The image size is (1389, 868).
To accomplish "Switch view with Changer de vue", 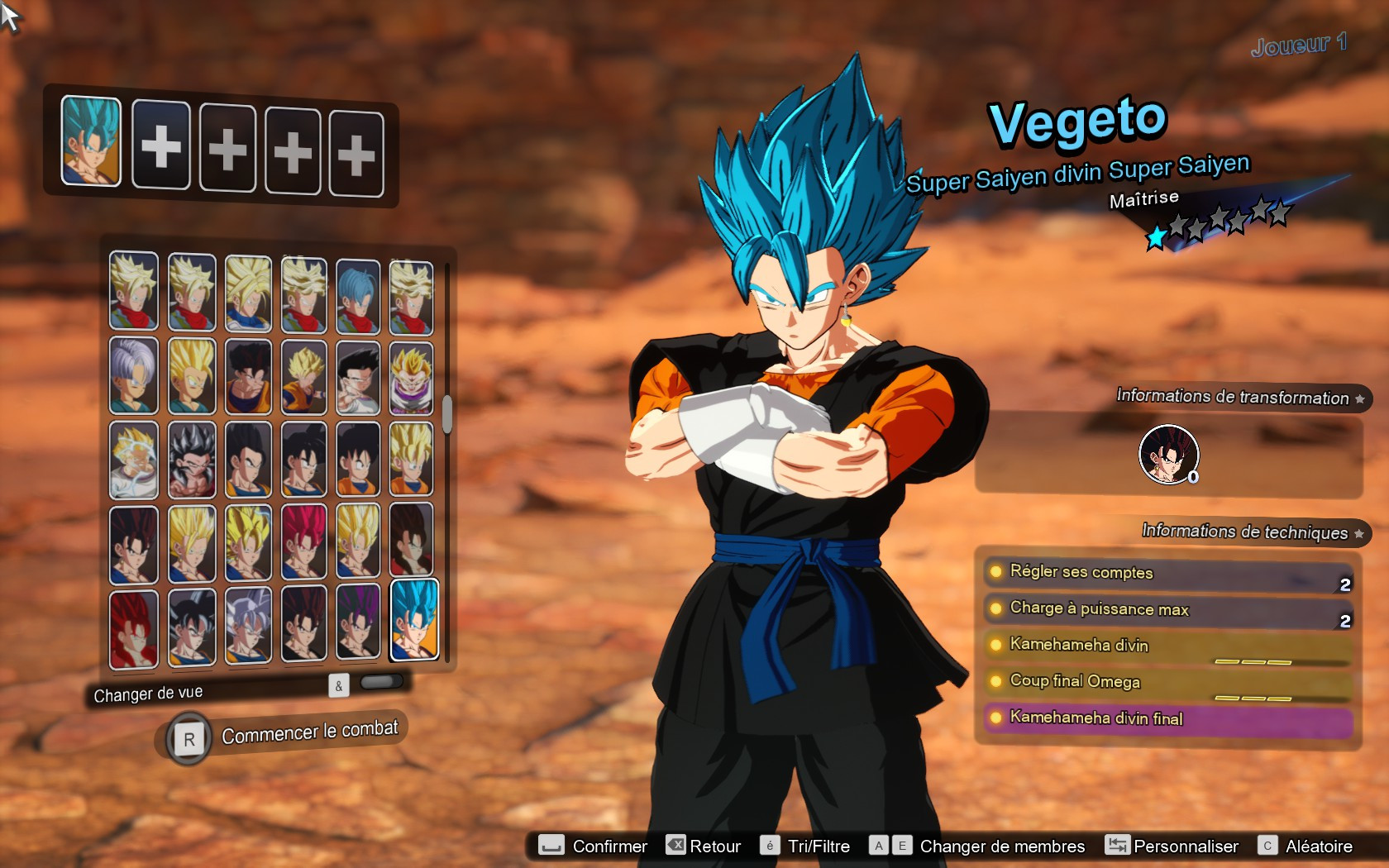I will point(149,694).
